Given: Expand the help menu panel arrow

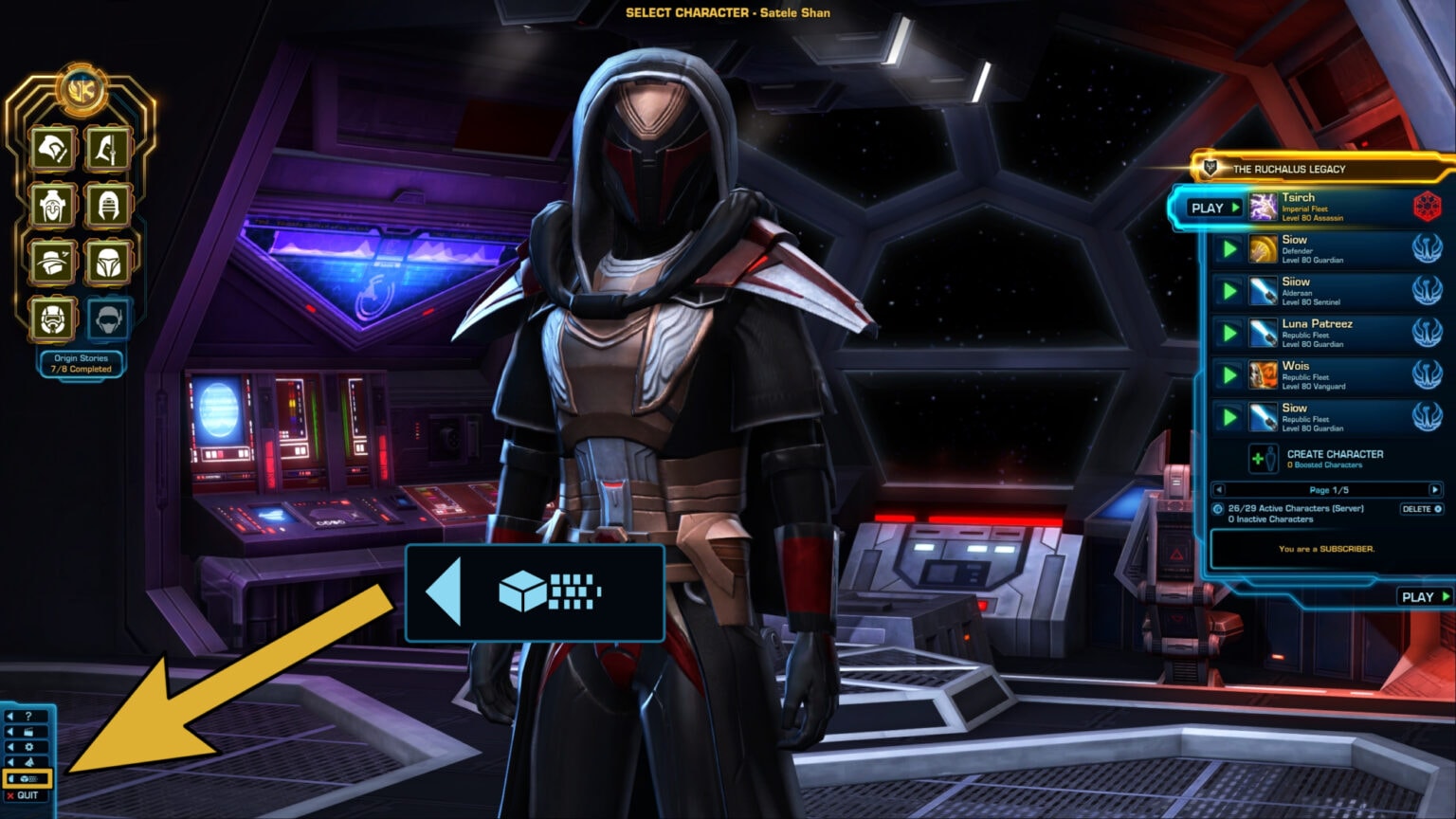Looking at the screenshot, I should (11, 717).
